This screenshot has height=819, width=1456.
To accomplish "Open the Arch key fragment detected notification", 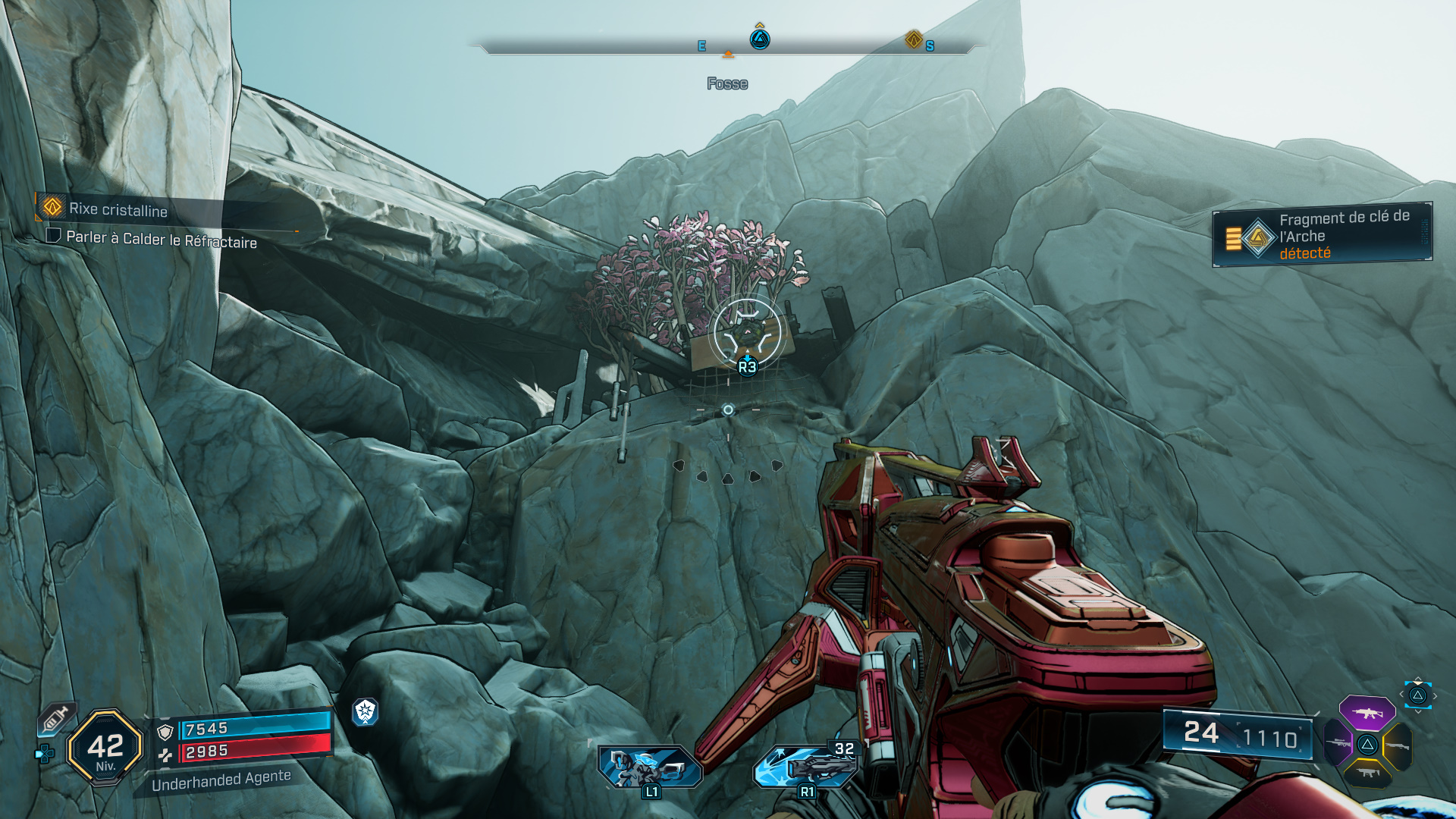I will [1322, 235].
